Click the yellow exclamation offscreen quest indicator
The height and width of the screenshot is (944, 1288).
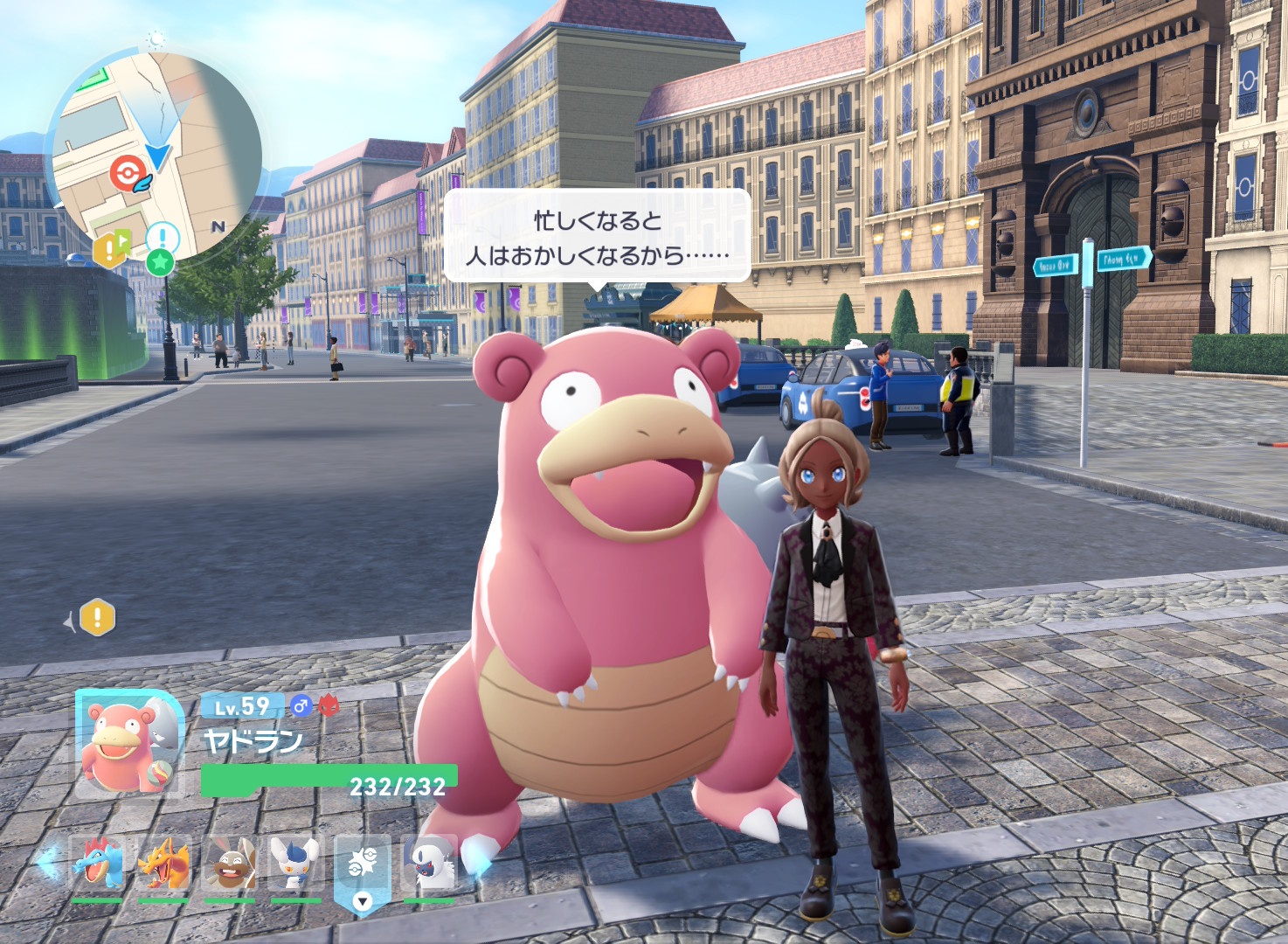tap(97, 618)
